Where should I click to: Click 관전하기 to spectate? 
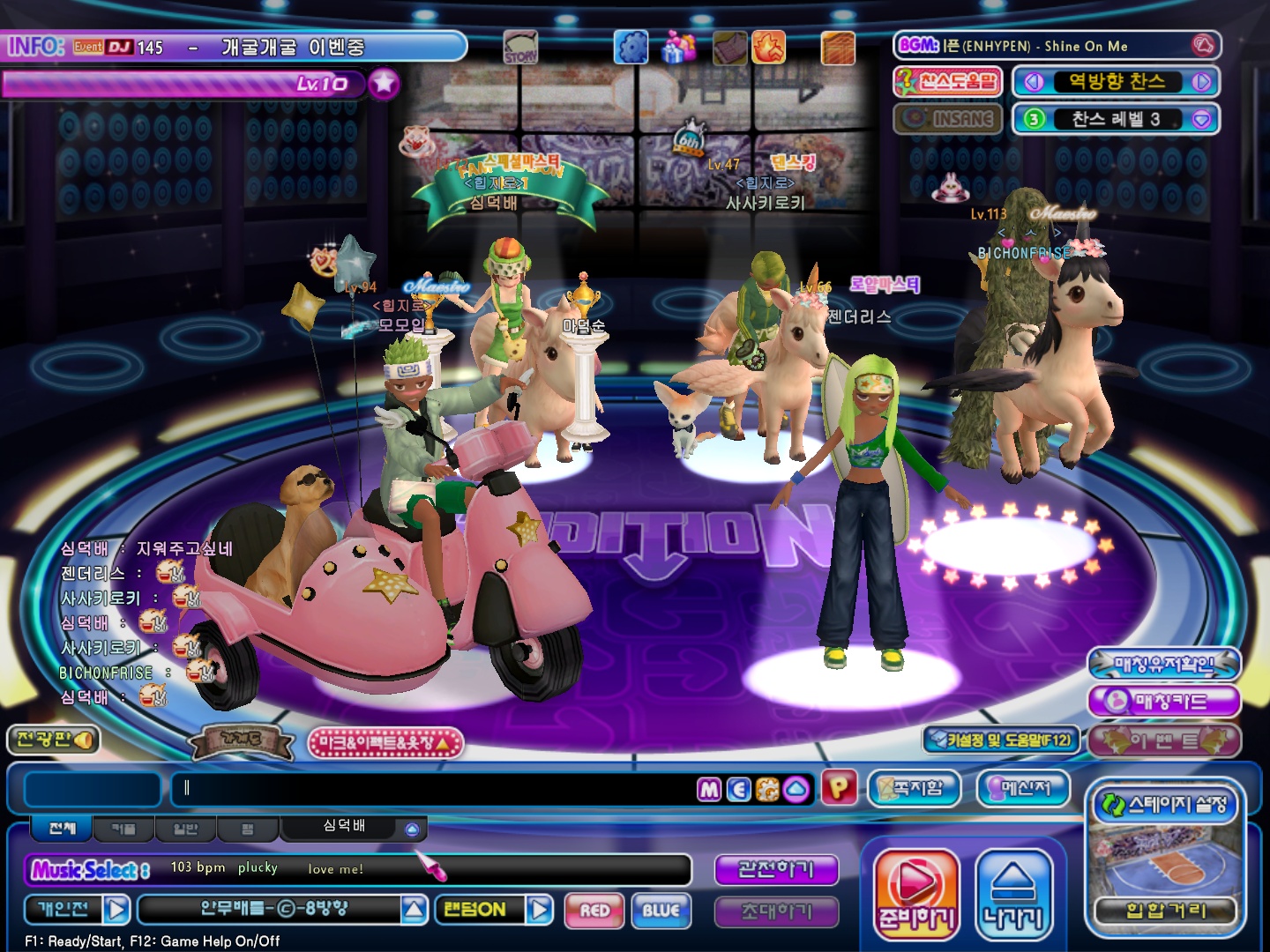click(x=775, y=869)
